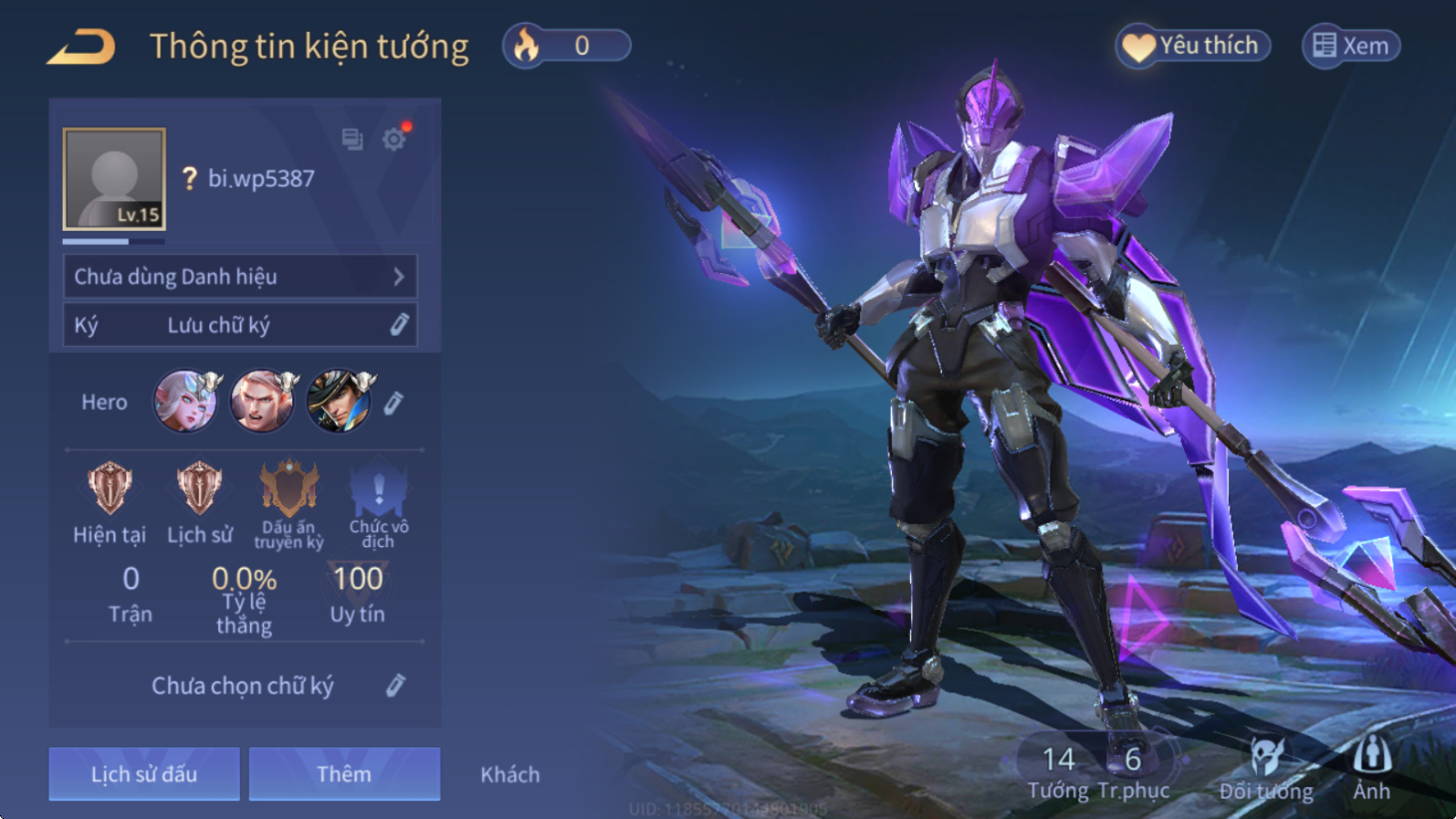Screen dimensions: 1456x819
Task: Open the Chưa dùng Danh hiệu title row
Action: [240, 276]
